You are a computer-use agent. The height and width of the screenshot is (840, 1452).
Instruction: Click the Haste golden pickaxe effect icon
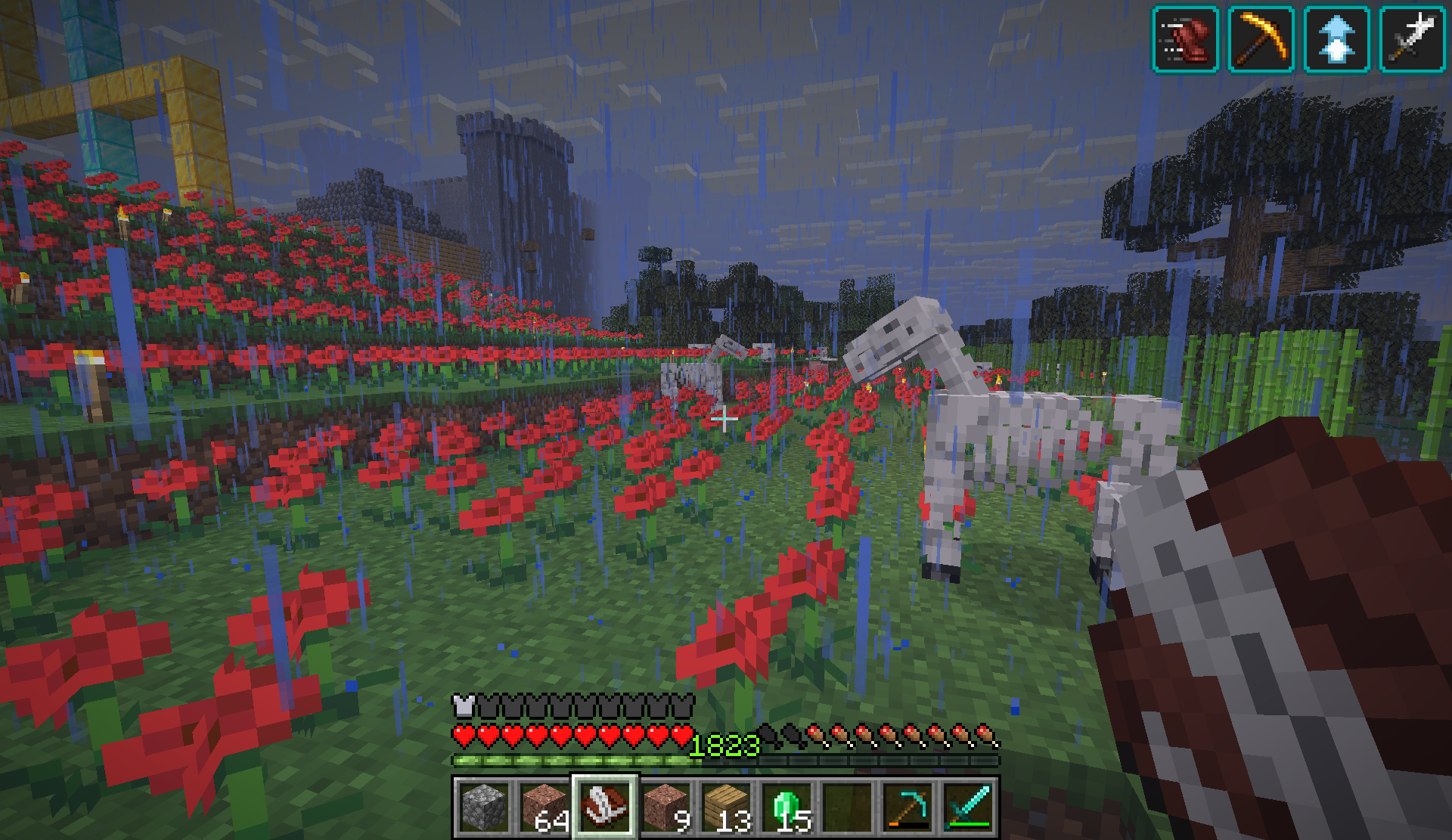(1261, 39)
